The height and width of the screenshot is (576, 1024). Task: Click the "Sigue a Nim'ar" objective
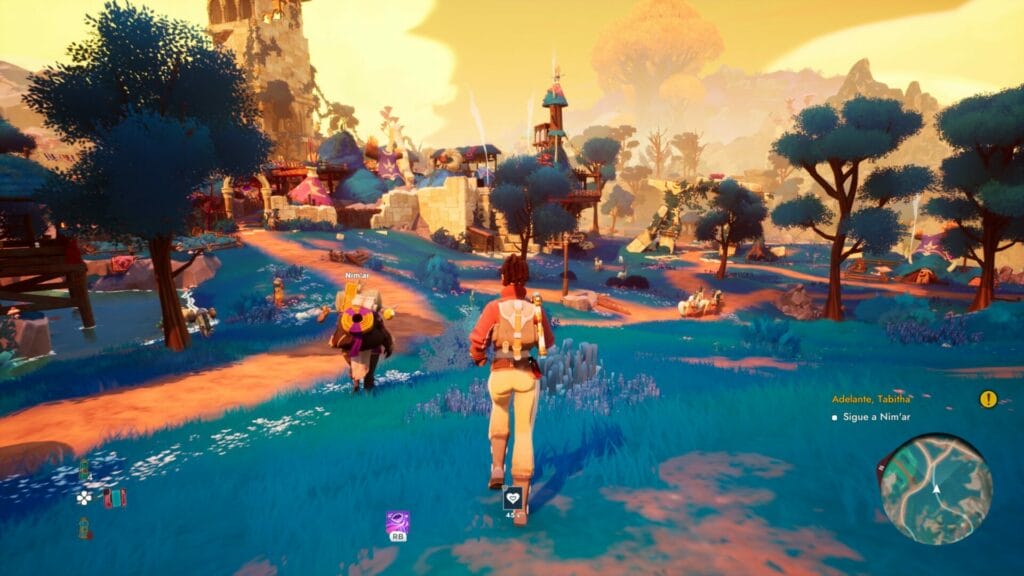click(x=874, y=416)
